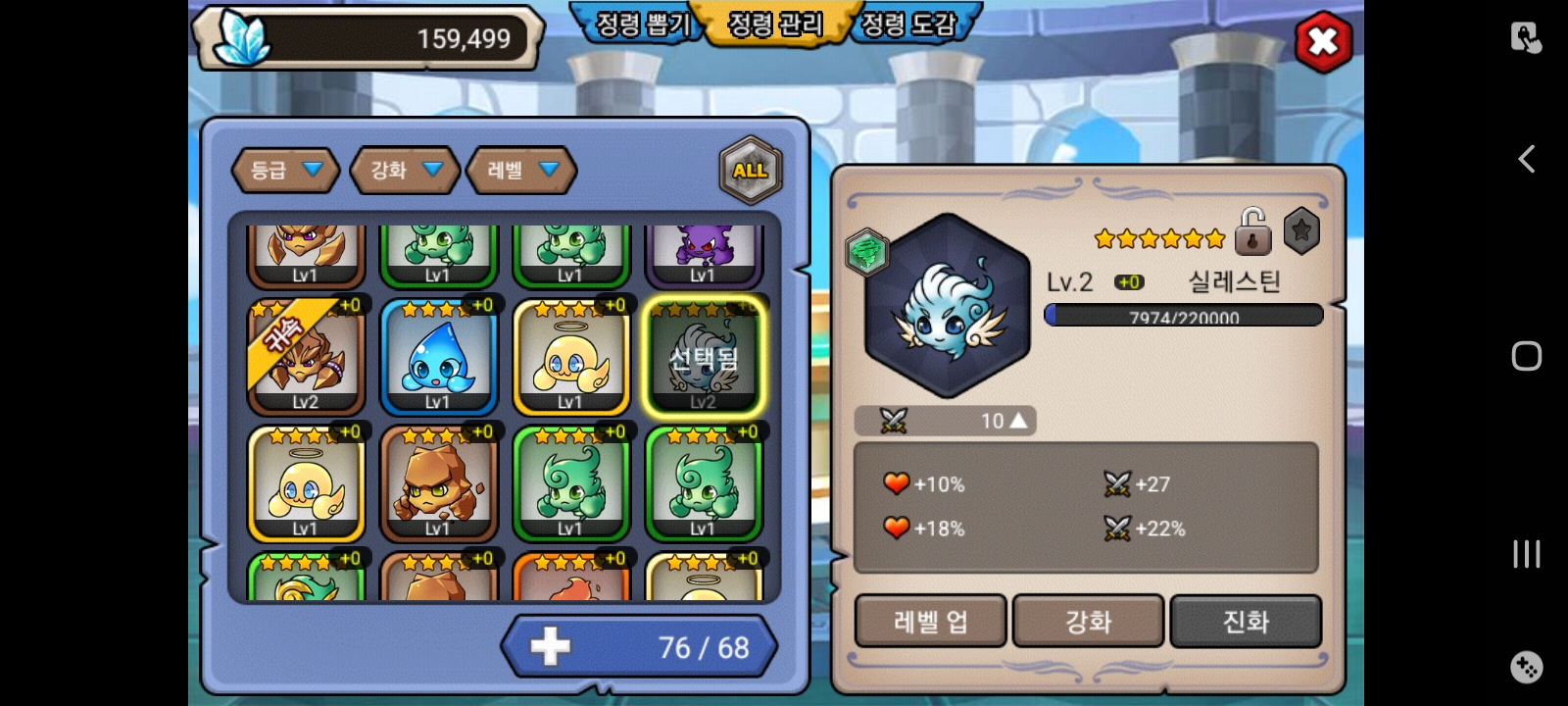Click the star favorite hexagon icon
Viewport: 1568px width, 706px height.
1301,231
